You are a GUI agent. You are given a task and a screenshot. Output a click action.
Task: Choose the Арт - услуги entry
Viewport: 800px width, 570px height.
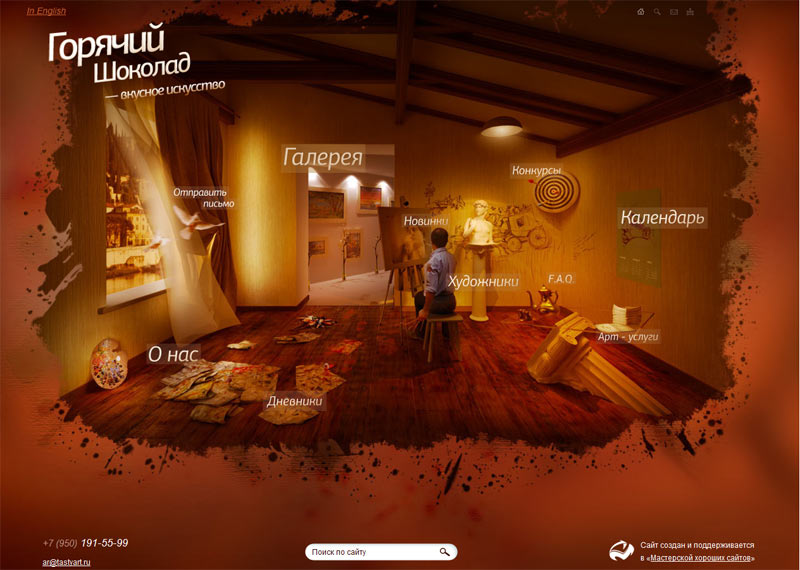click(x=628, y=338)
